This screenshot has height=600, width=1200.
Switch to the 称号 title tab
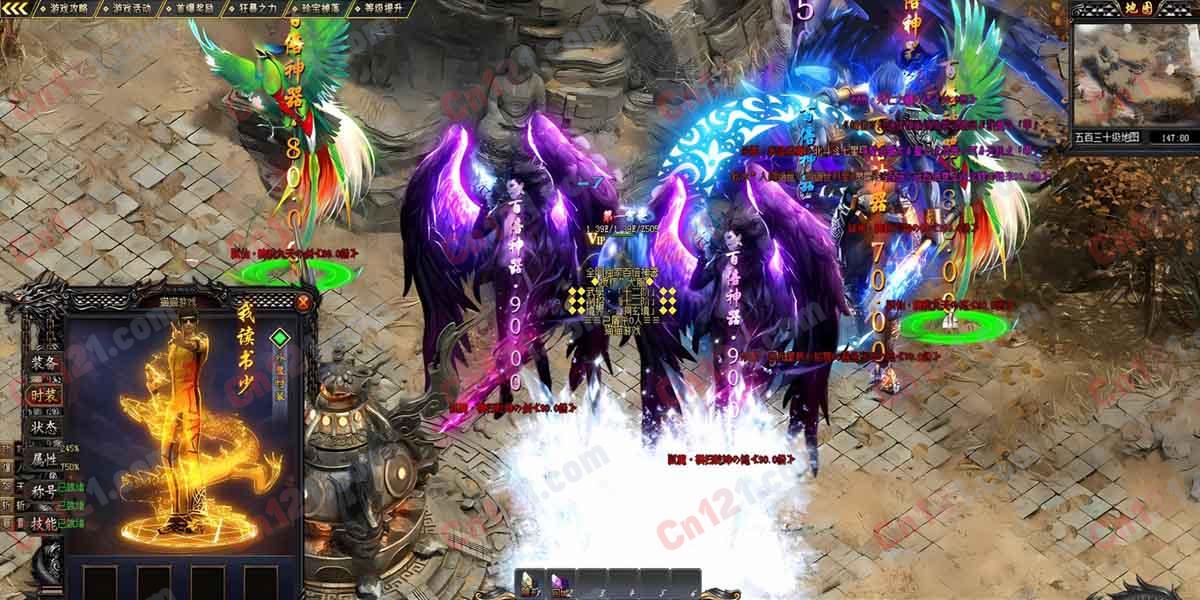pyautogui.click(x=44, y=491)
